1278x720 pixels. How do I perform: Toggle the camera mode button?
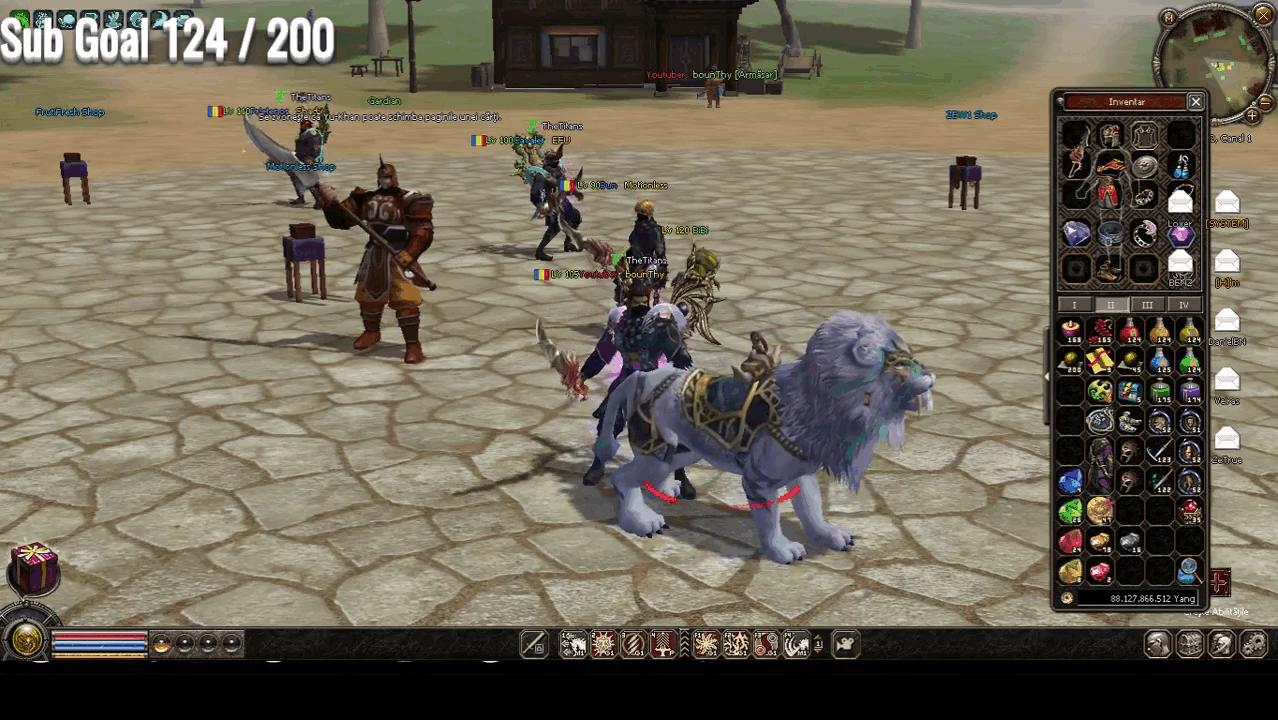pos(845,645)
